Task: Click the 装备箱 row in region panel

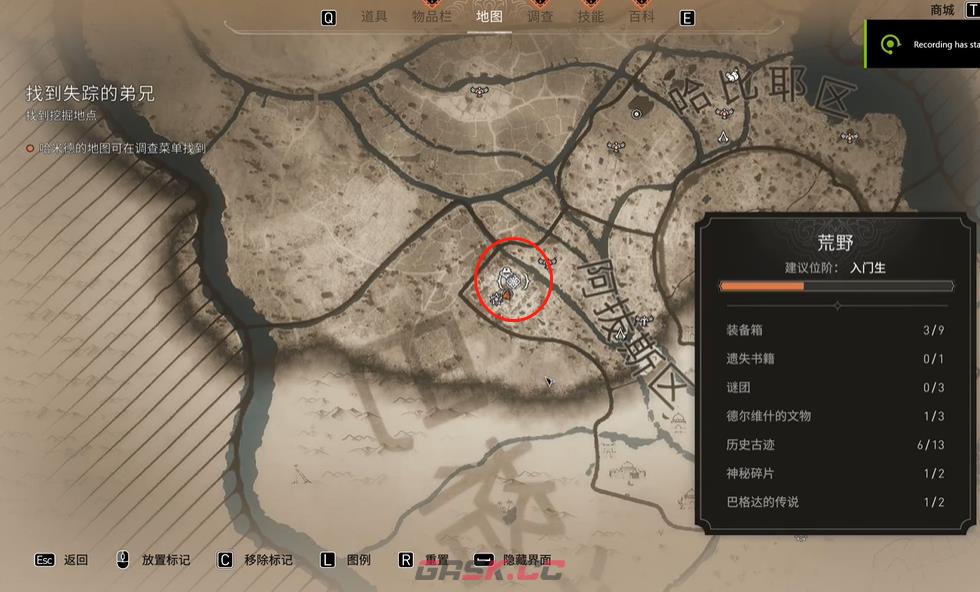Action: point(835,330)
